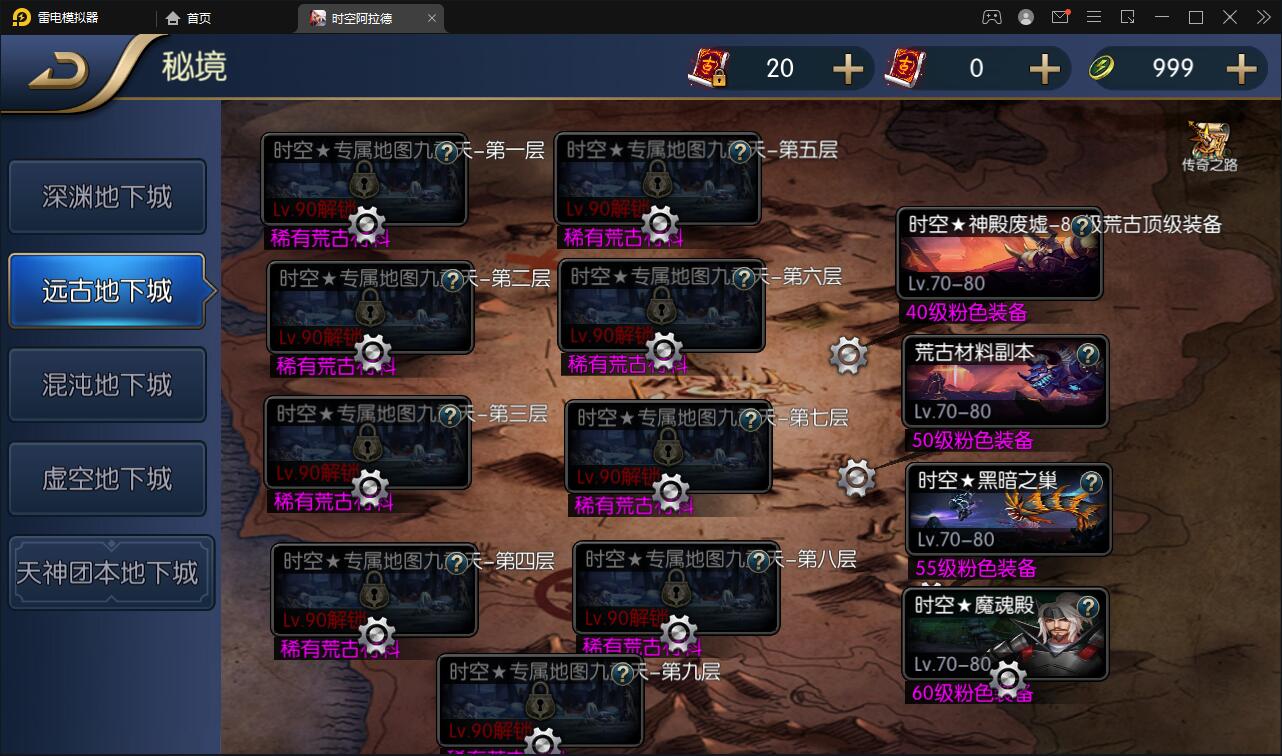Viewport: 1282px width, 756px height.
Task: Expand more title bar options via double chevron
Action: point(1264,17)
